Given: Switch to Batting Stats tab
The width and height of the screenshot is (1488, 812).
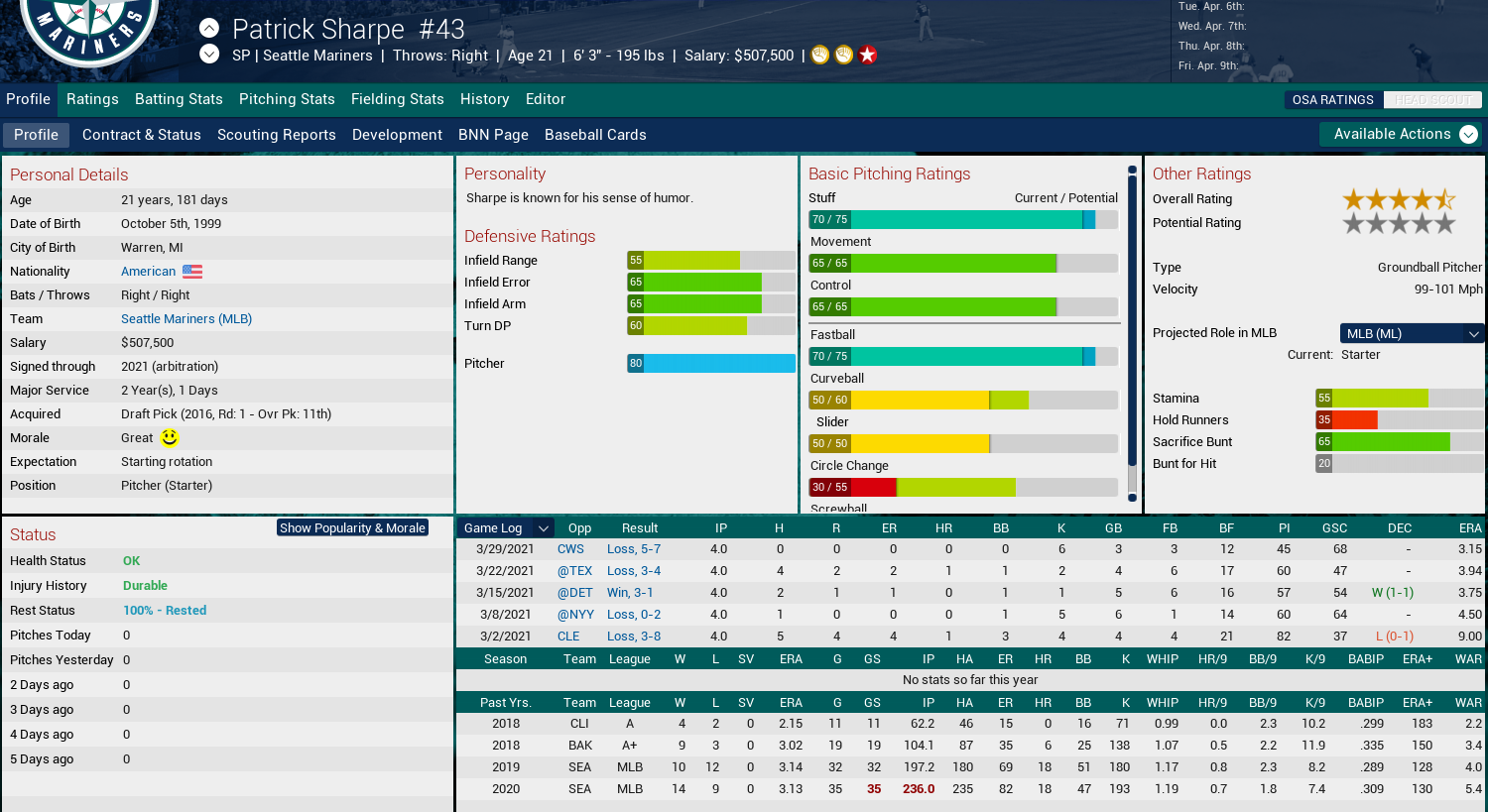Looking at the screenshot, I should tap(179, 99).
